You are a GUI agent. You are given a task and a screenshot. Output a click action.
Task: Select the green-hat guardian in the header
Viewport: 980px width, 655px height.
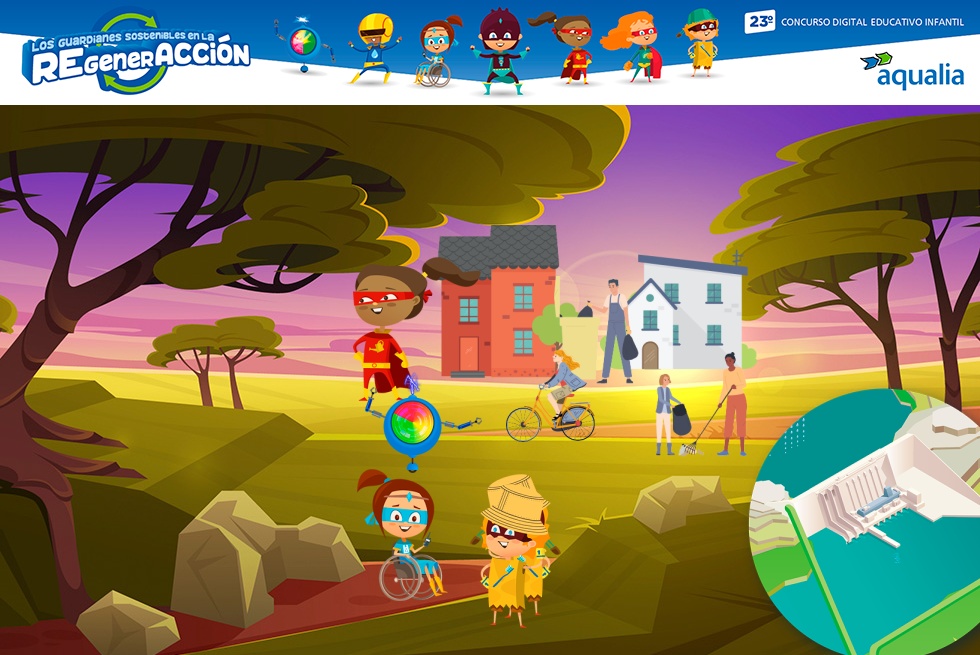(700, 42)
